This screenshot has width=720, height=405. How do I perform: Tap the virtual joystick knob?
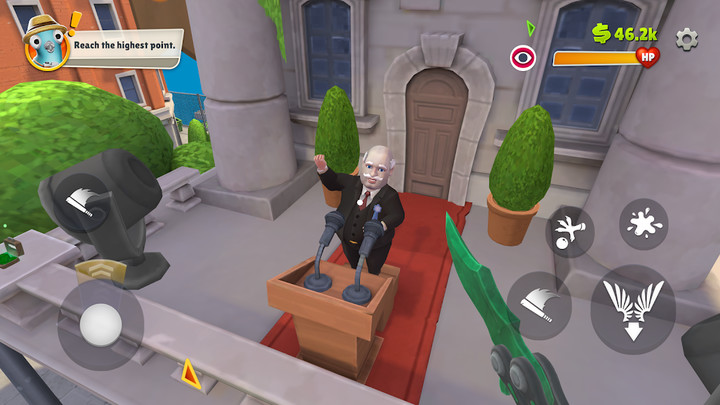[x=100, y=324]
